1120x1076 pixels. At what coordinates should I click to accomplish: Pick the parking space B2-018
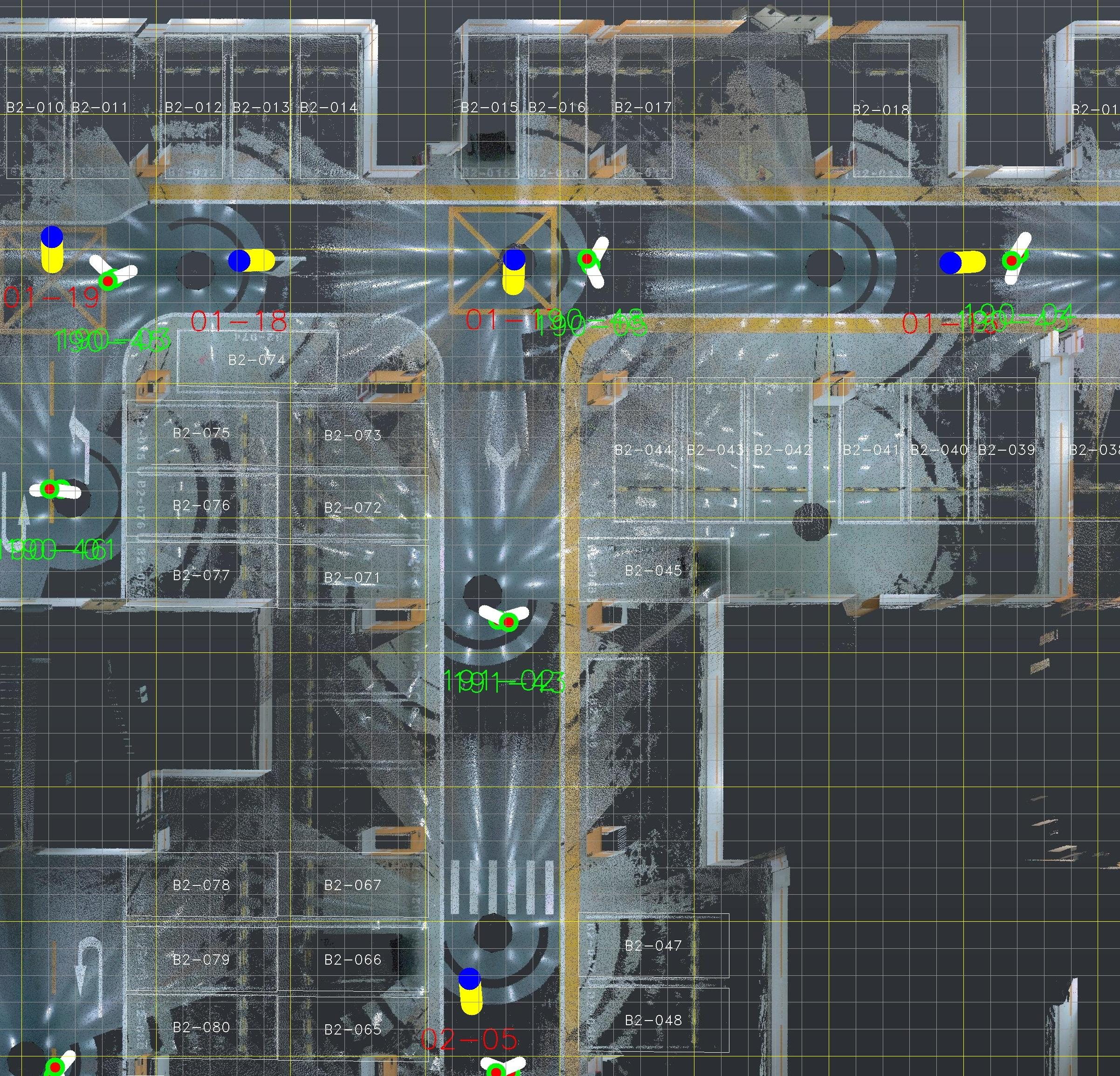click(x=880, y=110)
